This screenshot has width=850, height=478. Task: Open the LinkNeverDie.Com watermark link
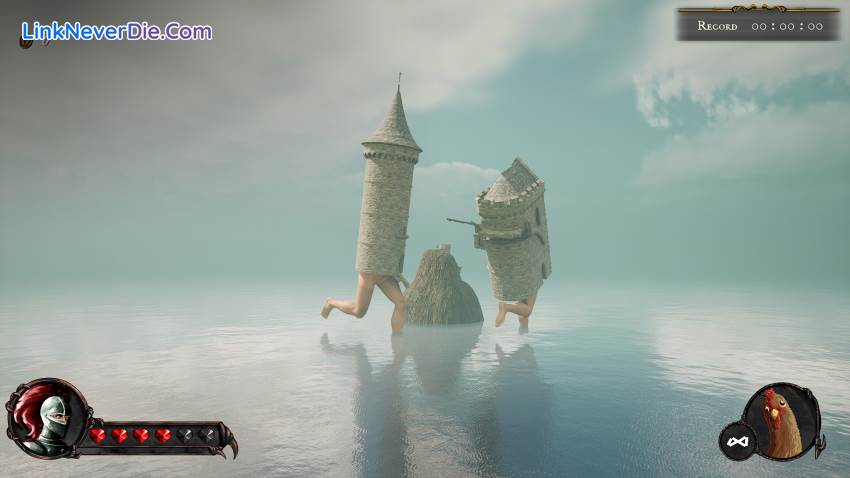click(x=116, y=31)
